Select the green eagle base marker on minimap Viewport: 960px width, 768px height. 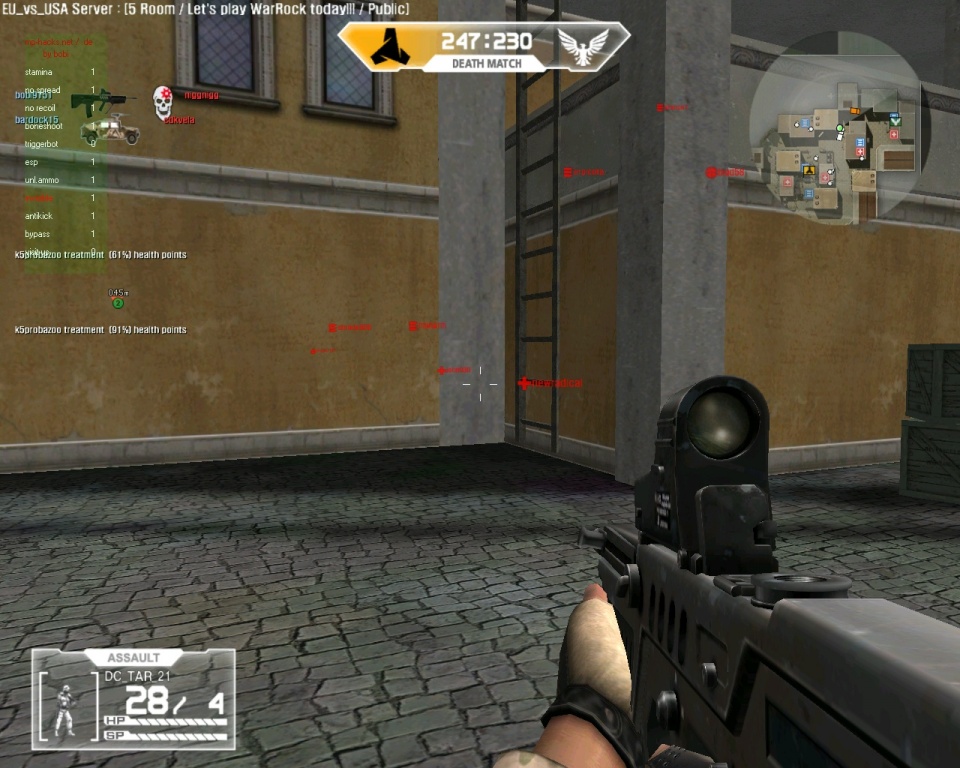tap(895, 120)
